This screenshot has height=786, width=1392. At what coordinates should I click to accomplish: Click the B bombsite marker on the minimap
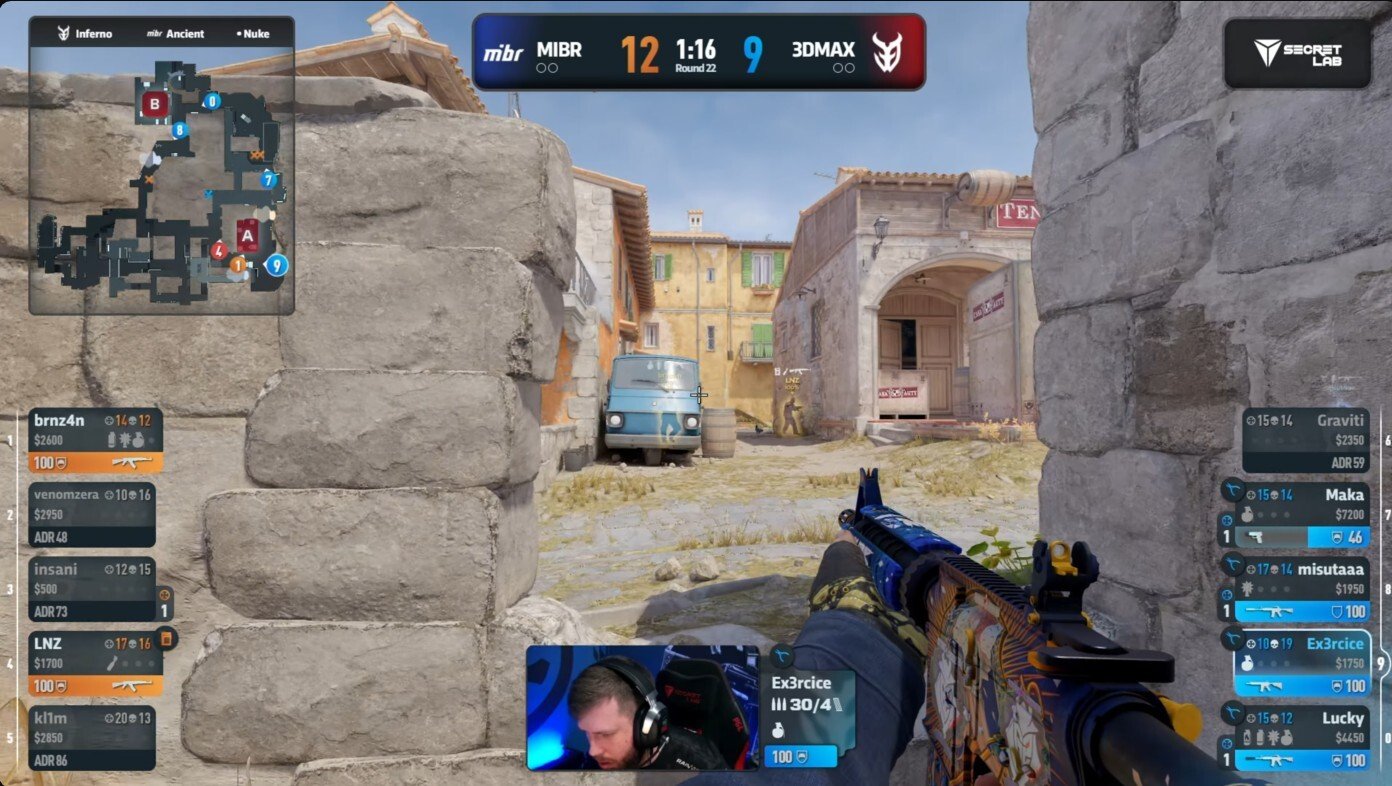(x=155, y=103)
